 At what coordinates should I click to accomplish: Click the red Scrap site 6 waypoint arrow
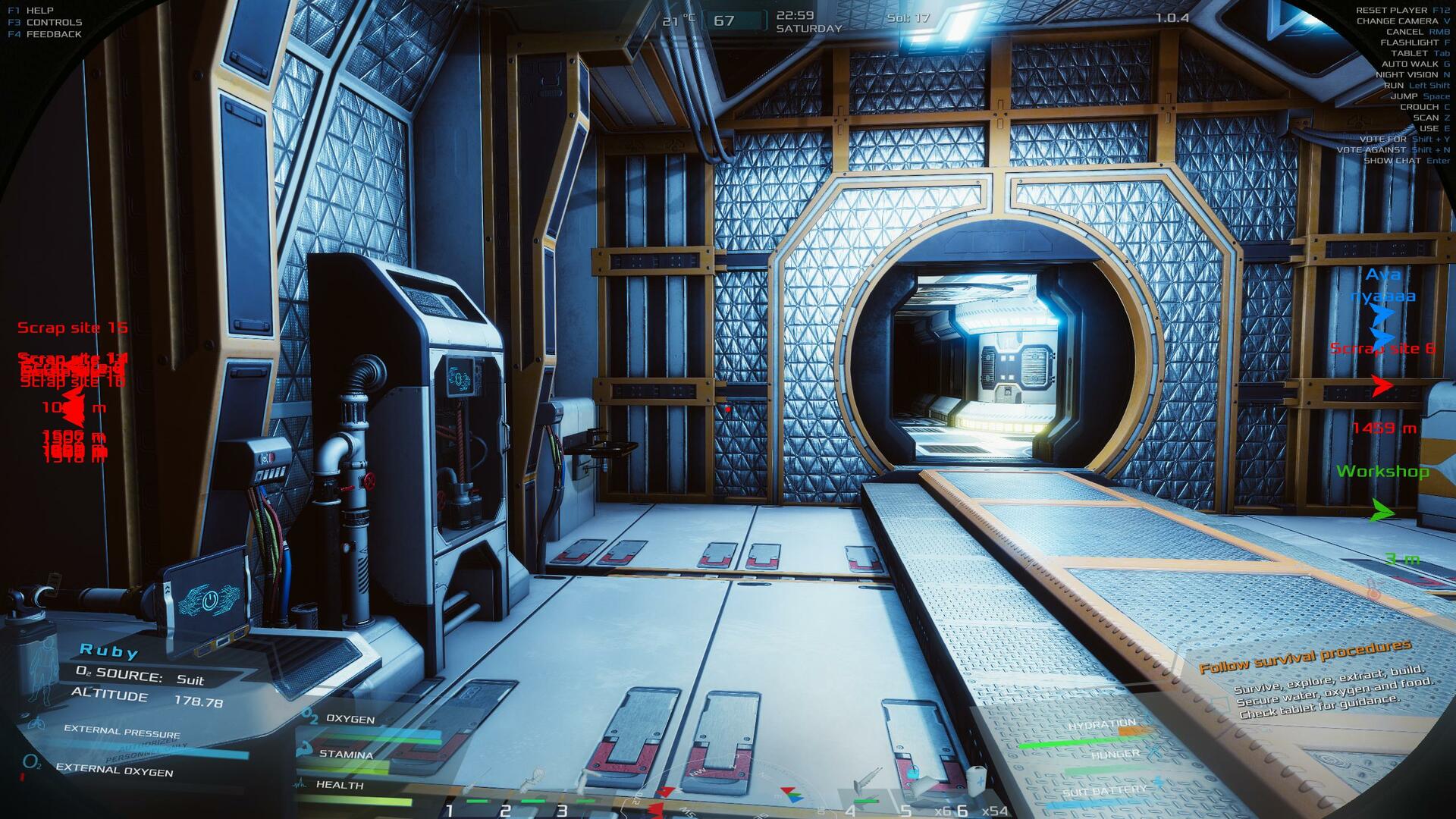pos(1382,386)
